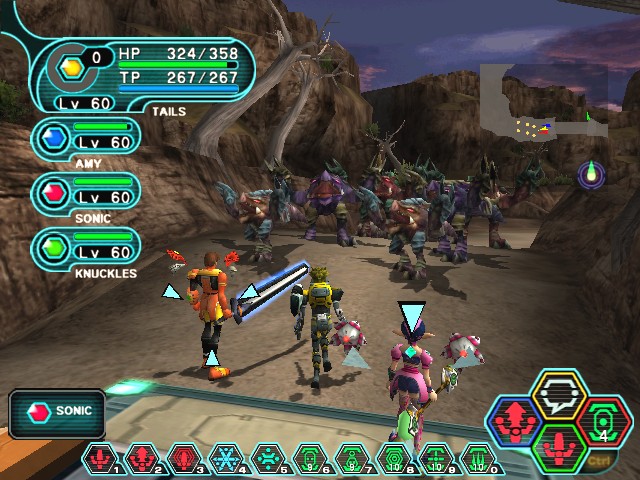The width and height of the screenshot is (640, 480).
Task: Activate the teal technique in slot 5
Action: (268, 459)
